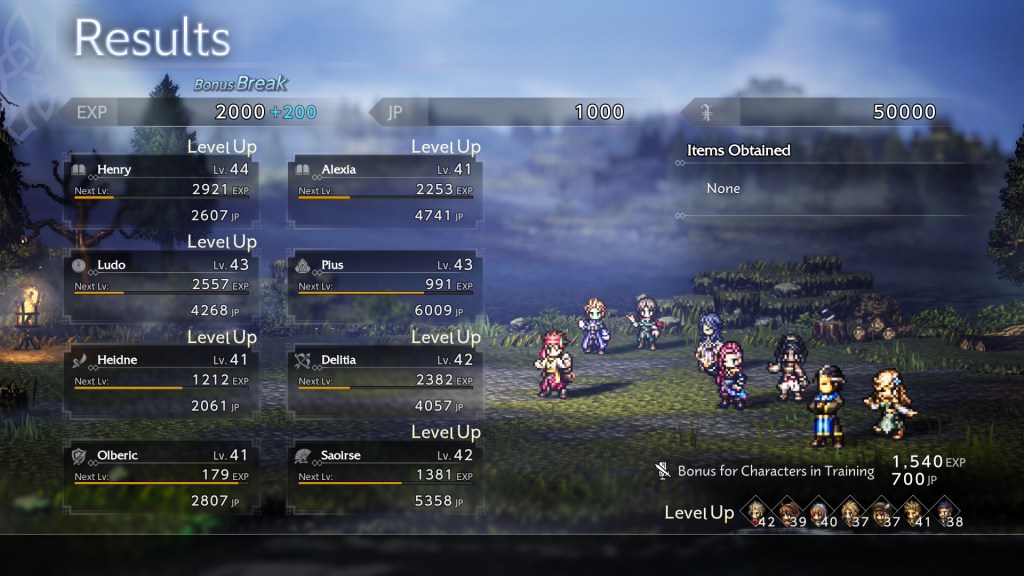Select Saoirse's result panel

pyautogui.click(x=385, y=477)
